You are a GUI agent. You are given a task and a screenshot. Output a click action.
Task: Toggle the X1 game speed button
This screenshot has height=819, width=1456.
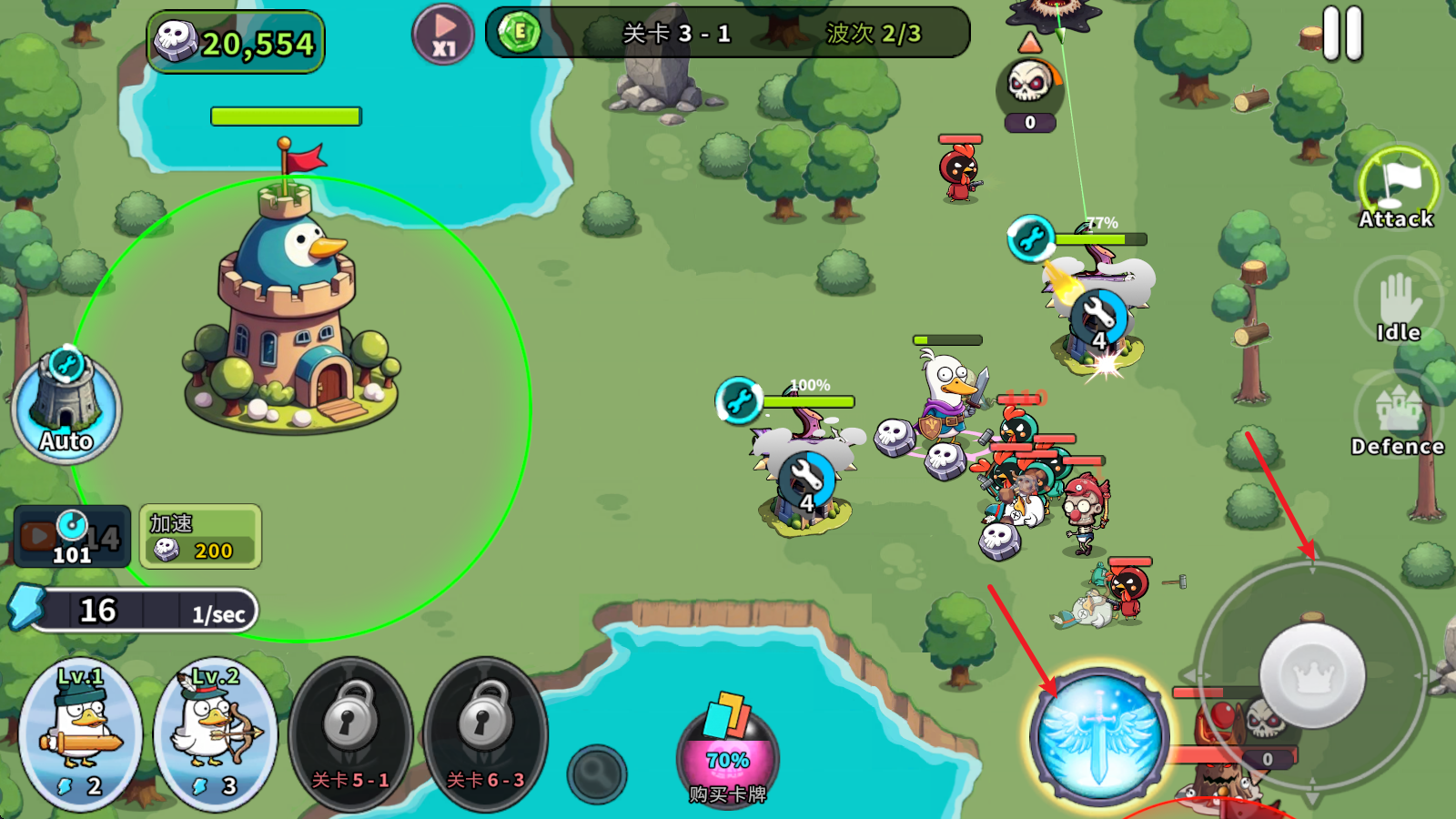[x=443, y=35]
